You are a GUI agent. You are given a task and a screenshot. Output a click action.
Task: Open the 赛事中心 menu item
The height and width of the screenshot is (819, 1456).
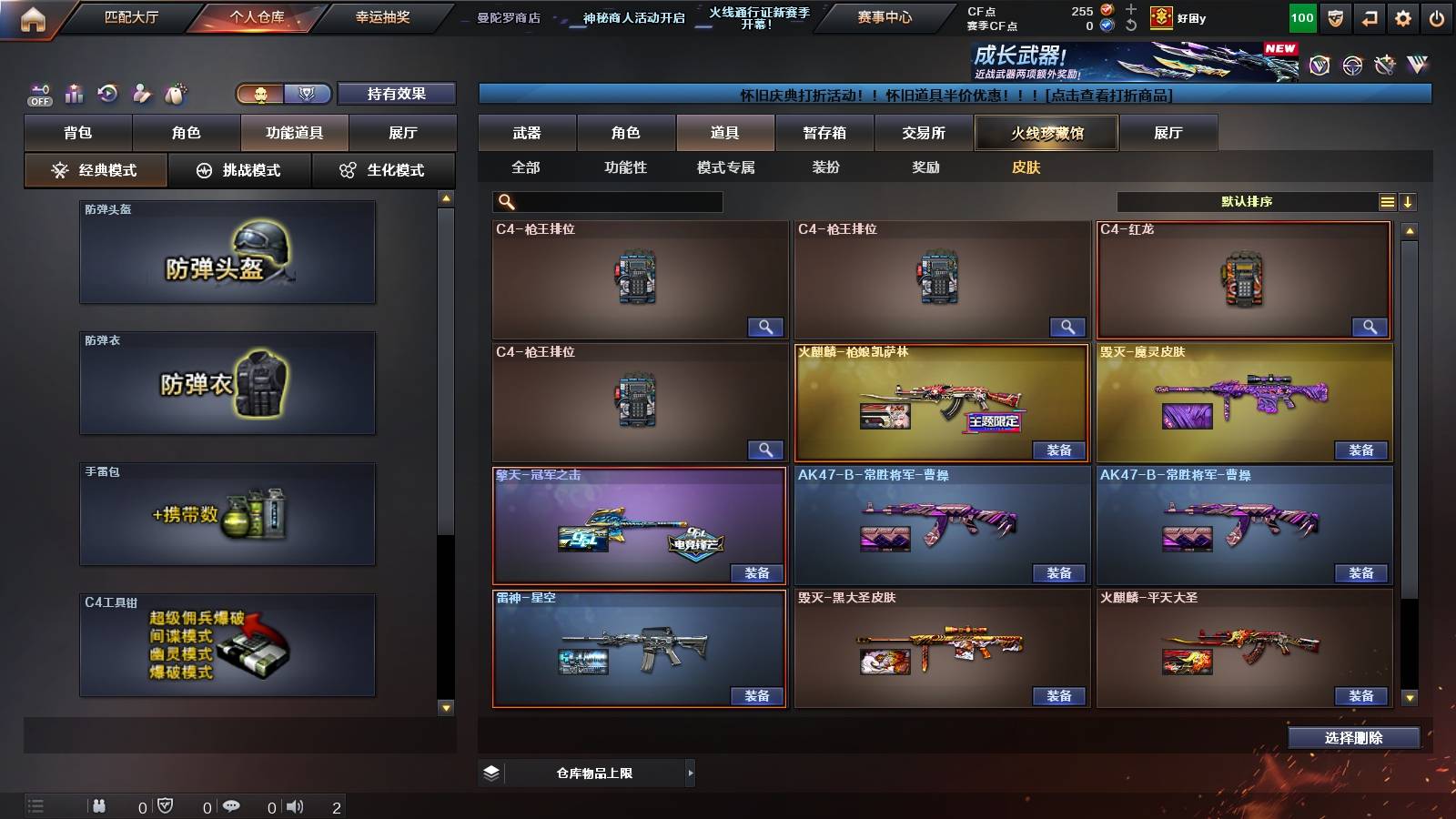pyautogui.click(x=883, y=15)
